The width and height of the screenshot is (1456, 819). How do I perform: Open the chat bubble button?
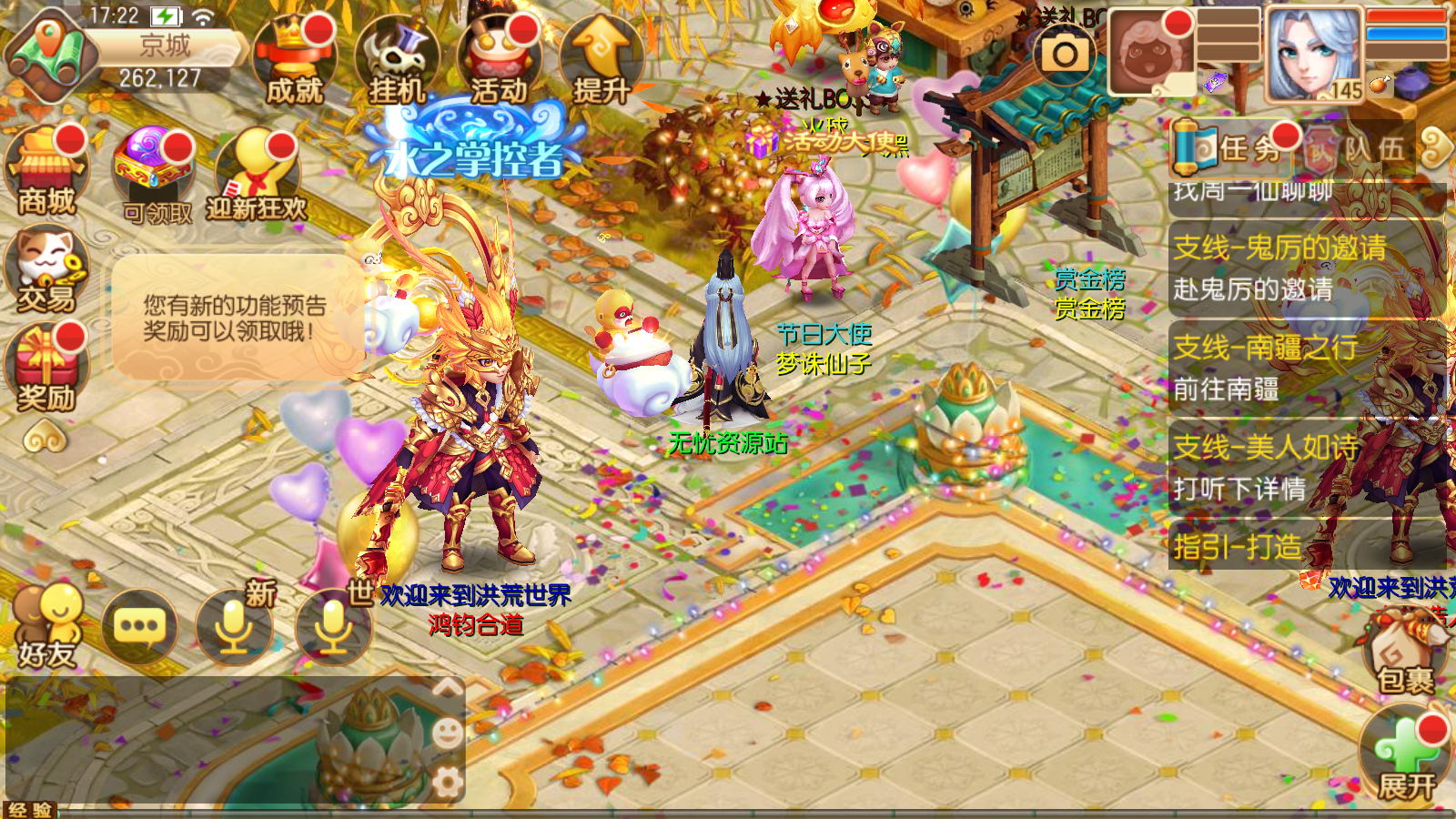click(x=139, y=626)
